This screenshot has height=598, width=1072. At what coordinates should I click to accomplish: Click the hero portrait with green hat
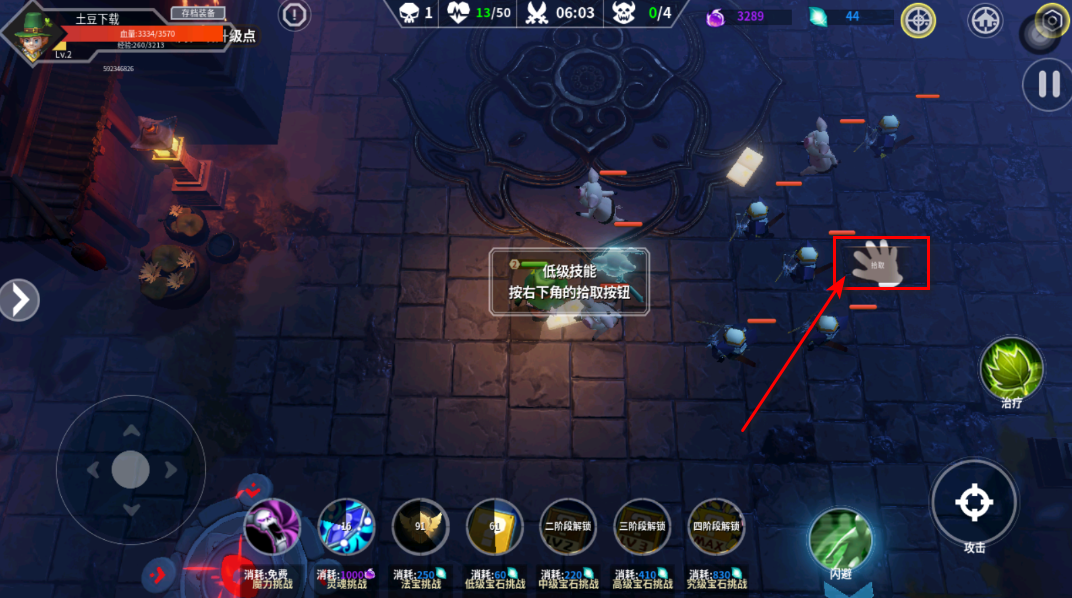tap(33, 35)
